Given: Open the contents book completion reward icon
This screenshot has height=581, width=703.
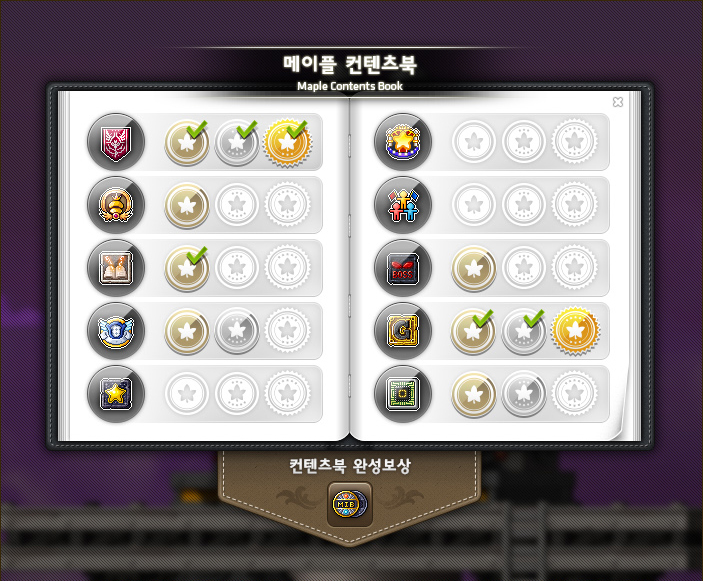Looking at the screenshot, I should coord(349,503).
